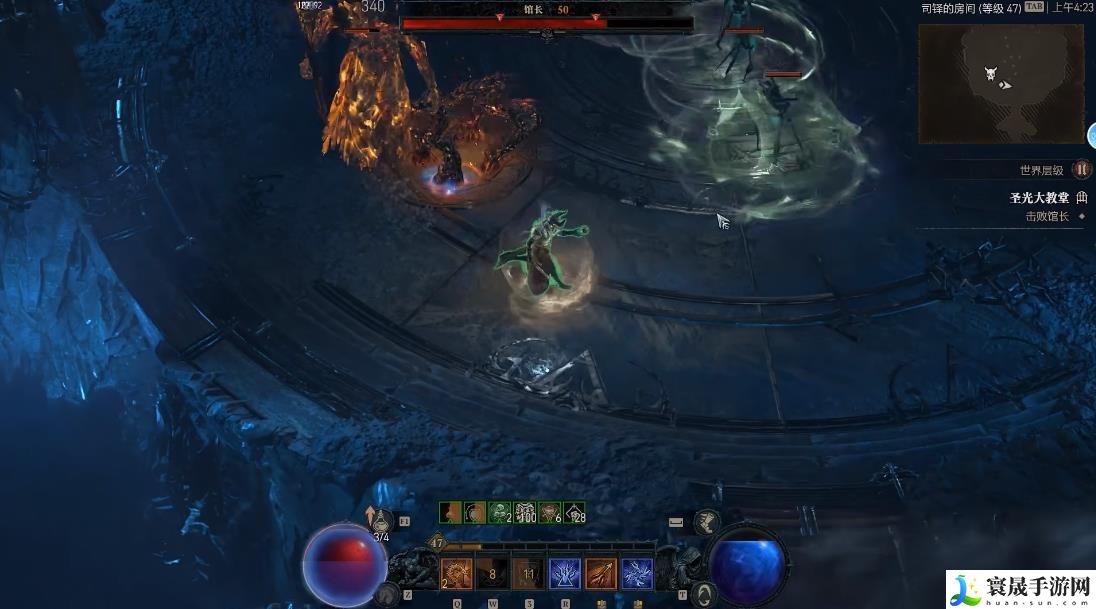The height and width of the screenshot is (609, 1096).
Task: Select the skill slot on cooldown showing 8
Action: tap(492, 574)
